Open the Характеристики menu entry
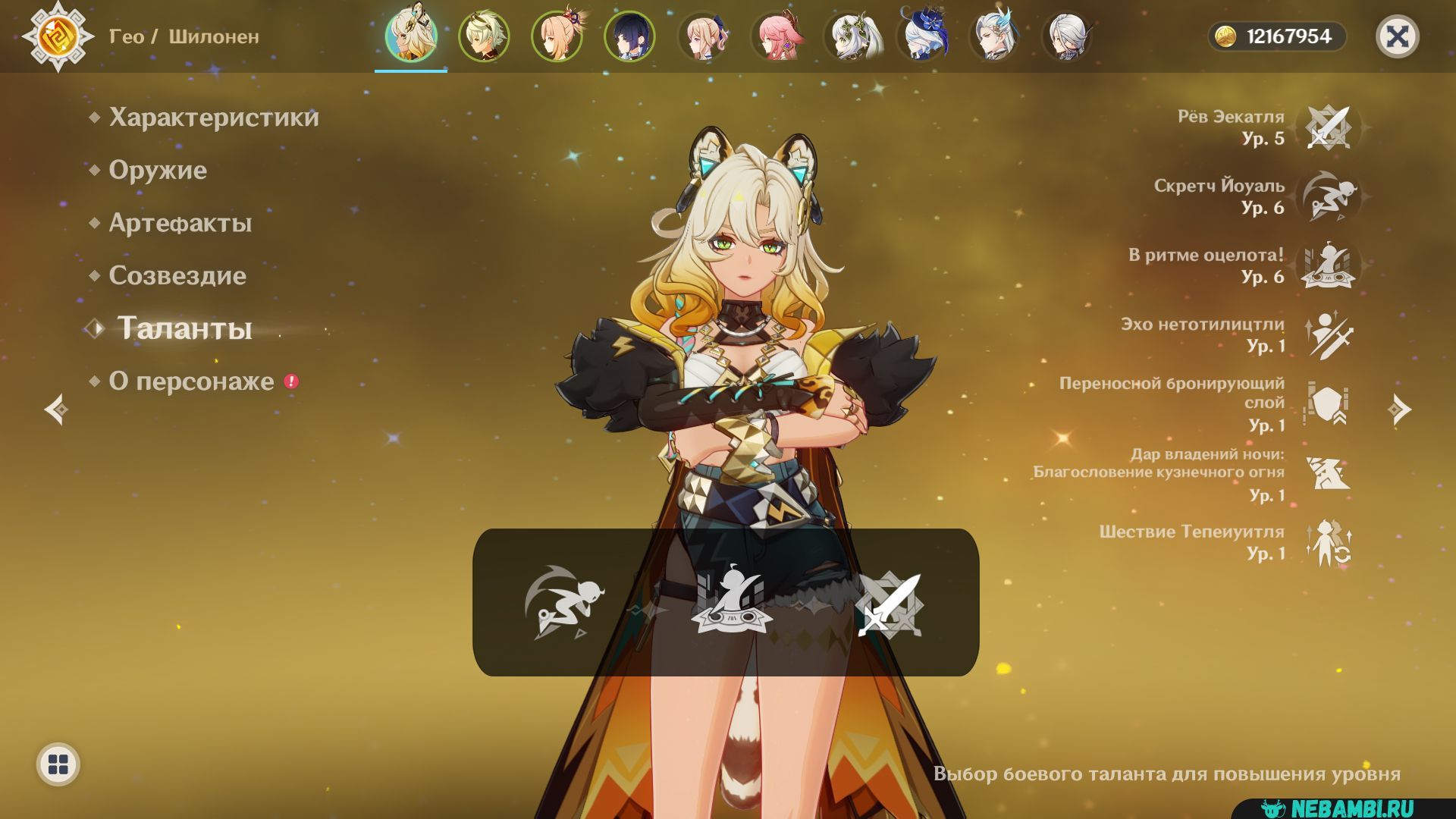Viewport: 1456px width, 819px height. (213, 118)
